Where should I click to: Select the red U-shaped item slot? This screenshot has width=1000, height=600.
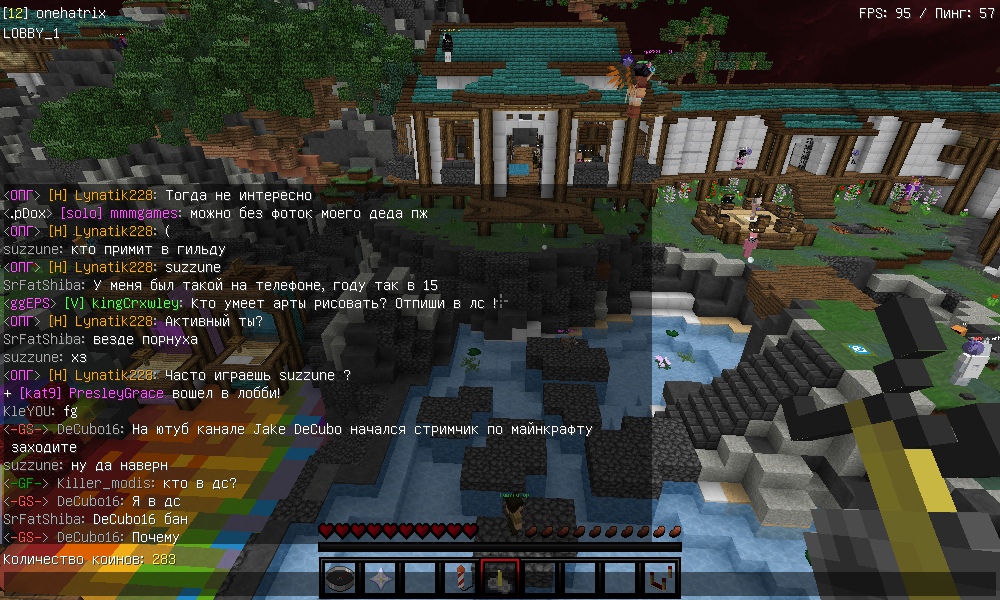660,577
